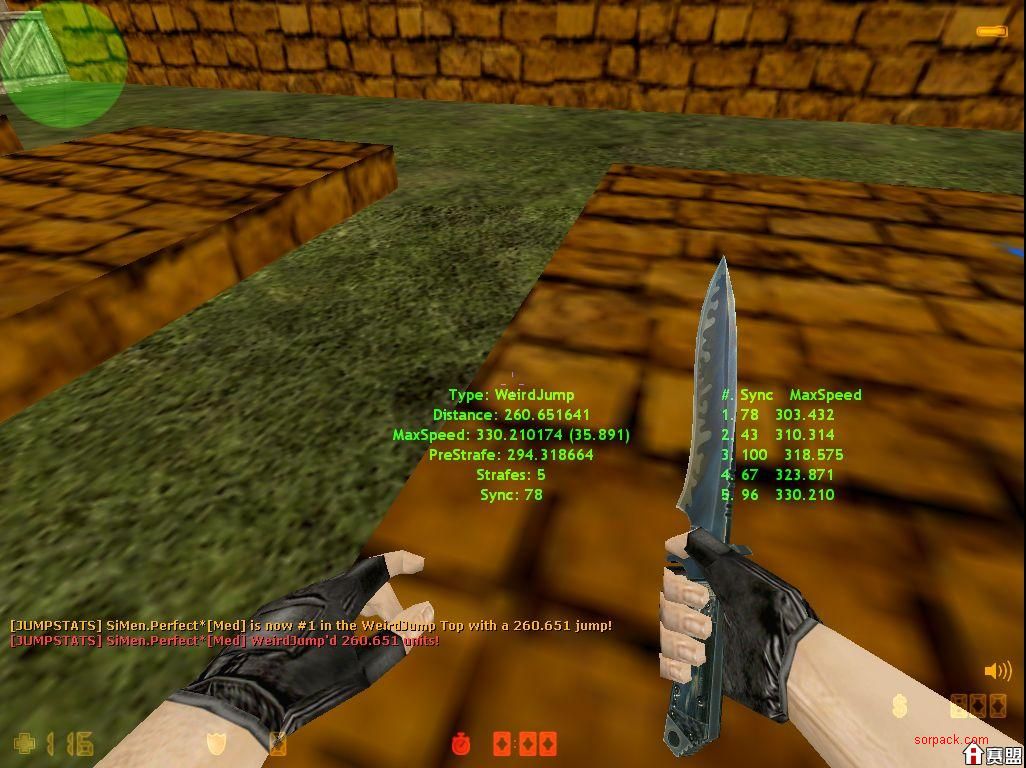The height and width of the screenshot is (768, 1026).
Task: Select the armor shield icon
Action: tap(216, 743)
